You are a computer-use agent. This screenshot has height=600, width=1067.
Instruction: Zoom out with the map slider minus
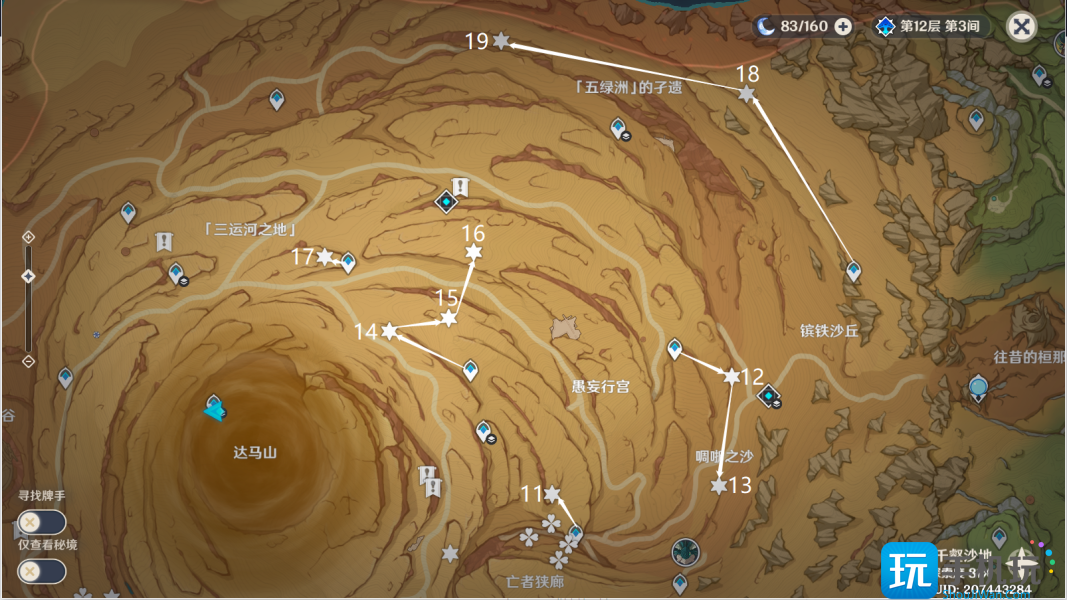pos(28,361)
